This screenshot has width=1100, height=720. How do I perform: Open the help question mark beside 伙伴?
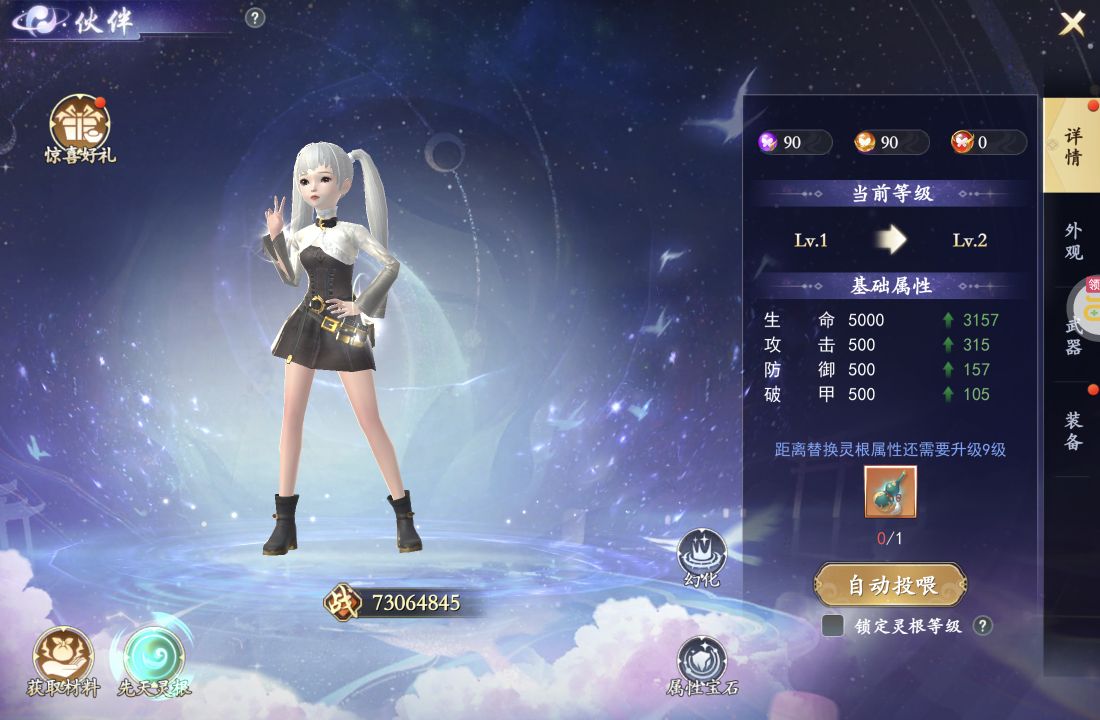pyautogui.click(x=255, y=17)
